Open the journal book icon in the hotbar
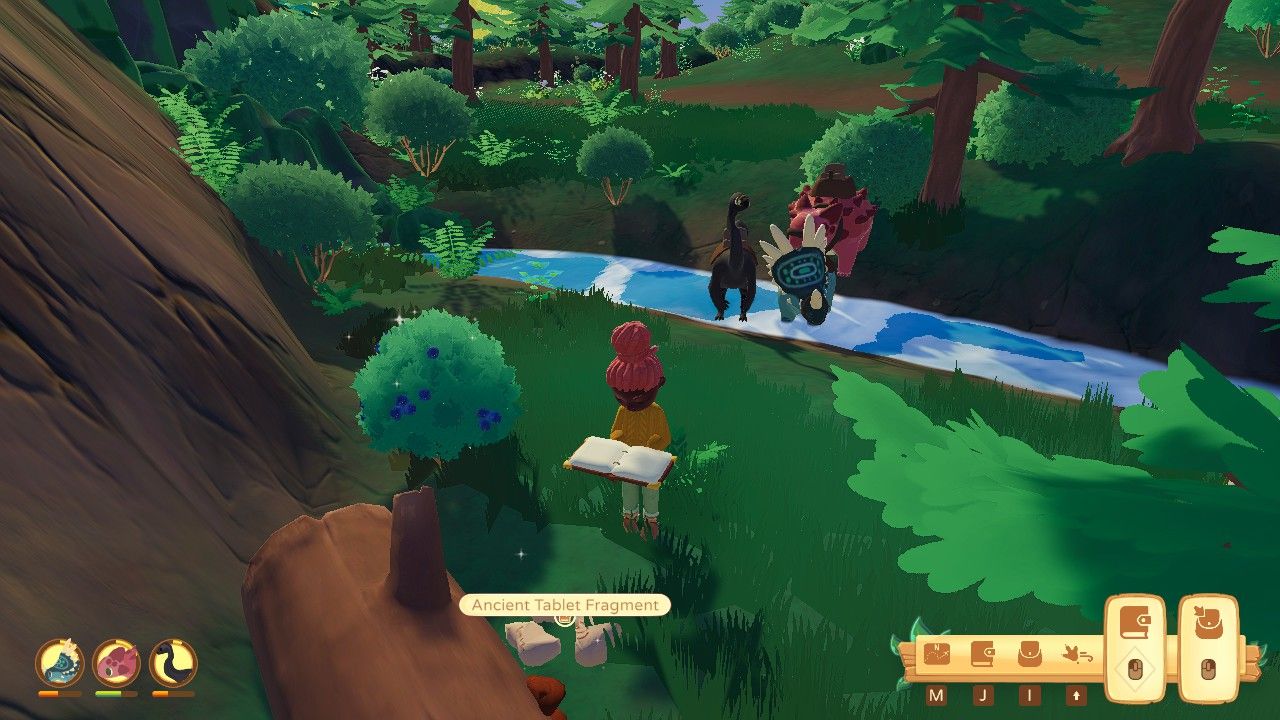The width and height of the screenshot is (1280, 720). tap(982, 653)
